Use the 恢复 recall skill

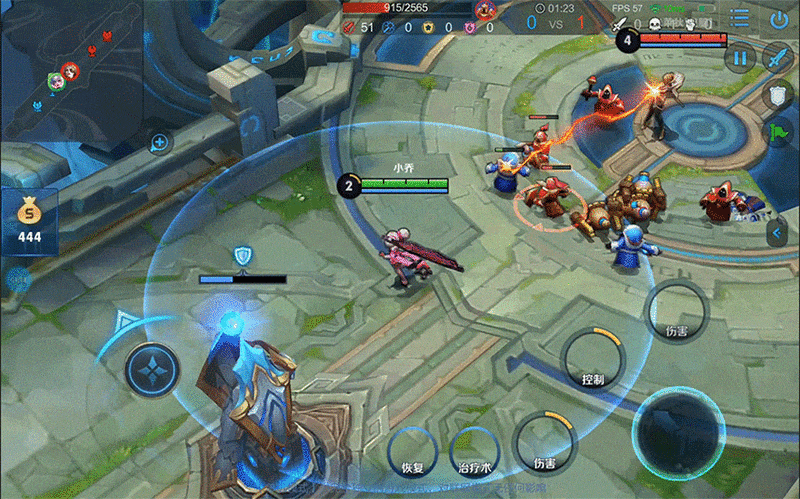(413, 449)
